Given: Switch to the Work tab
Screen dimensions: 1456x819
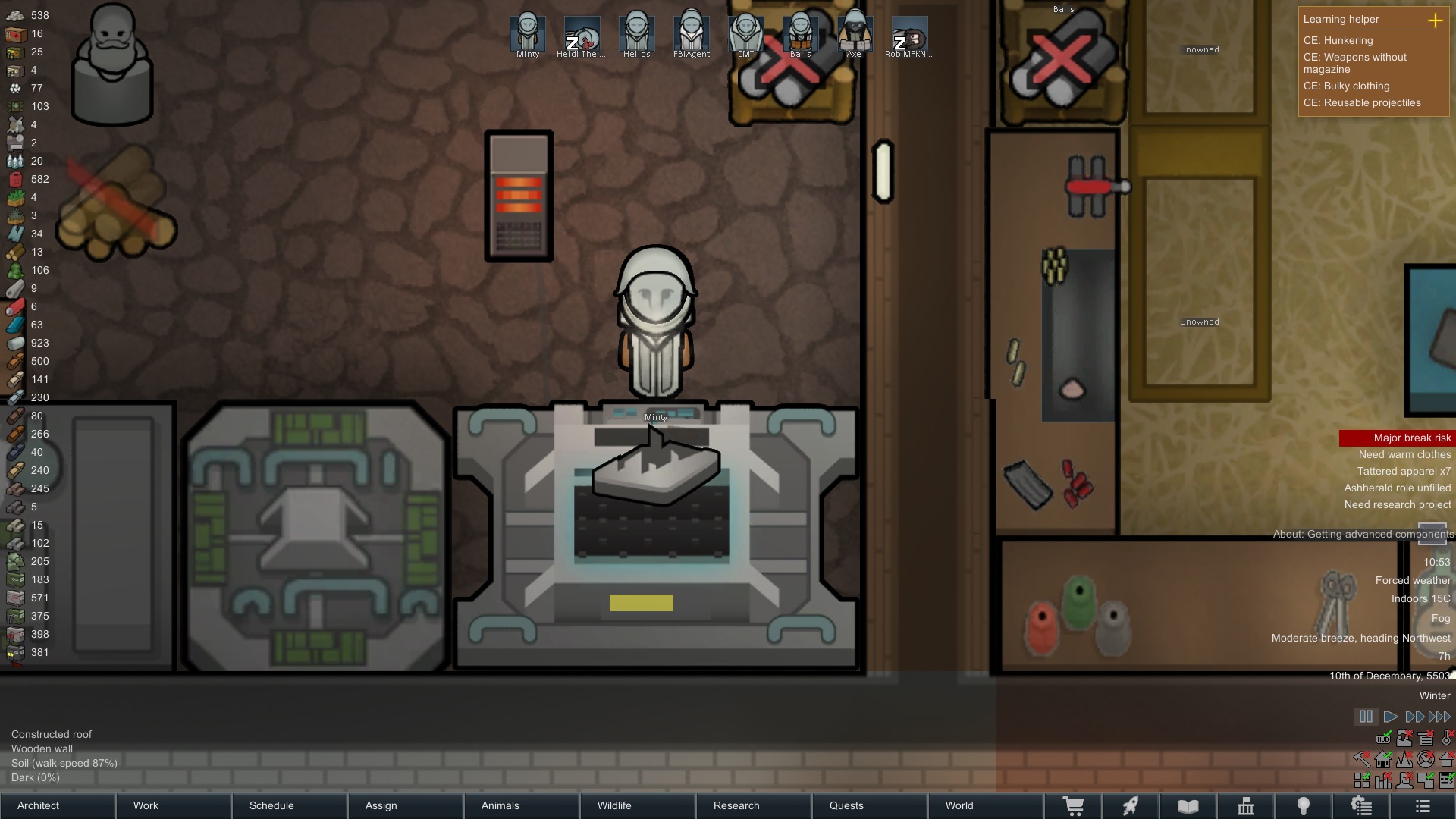Looking at the screenshot, I should point(174,805).
